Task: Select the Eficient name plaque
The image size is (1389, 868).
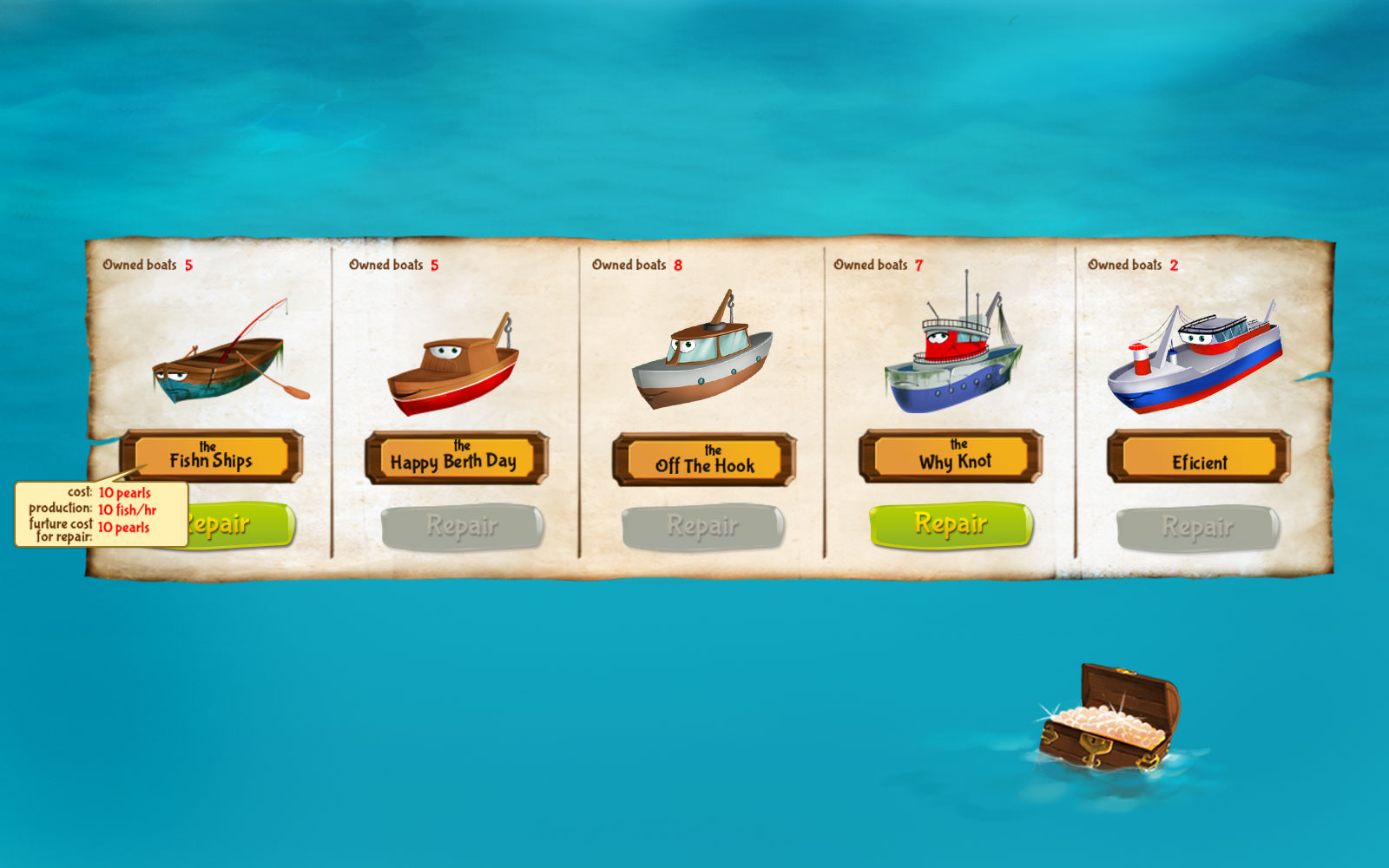Action: click(x=1199, y=457)
